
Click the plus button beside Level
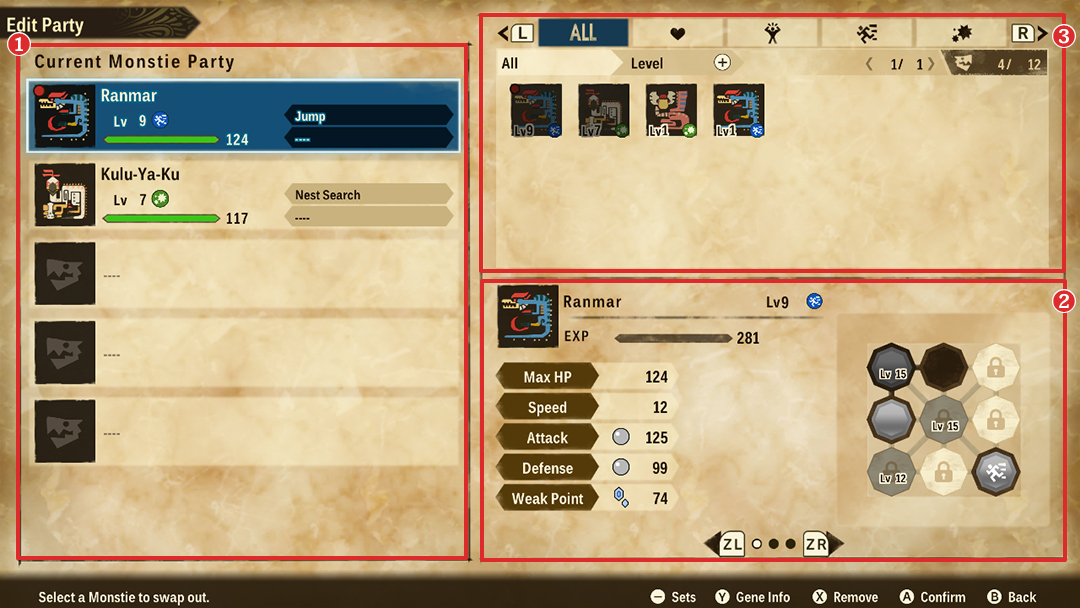[x=722, y=63]
